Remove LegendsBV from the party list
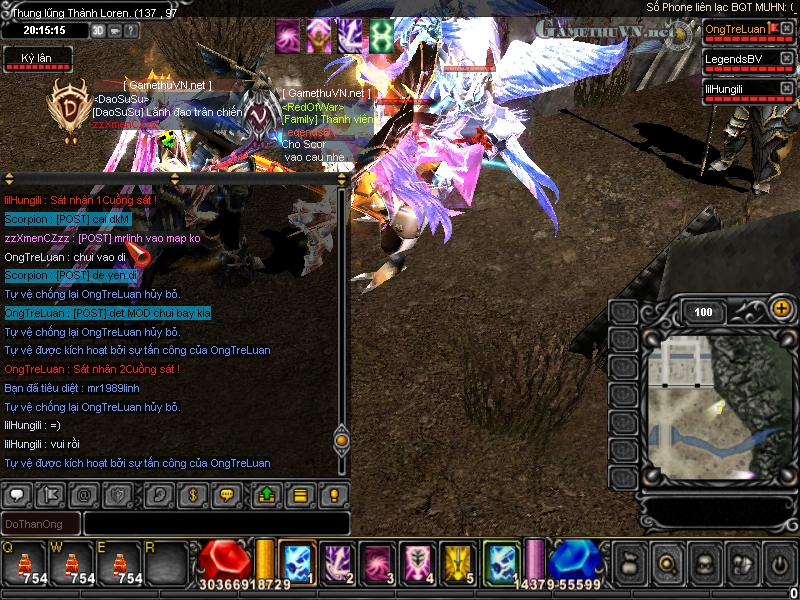800x600 pixels. coord(786,59)
